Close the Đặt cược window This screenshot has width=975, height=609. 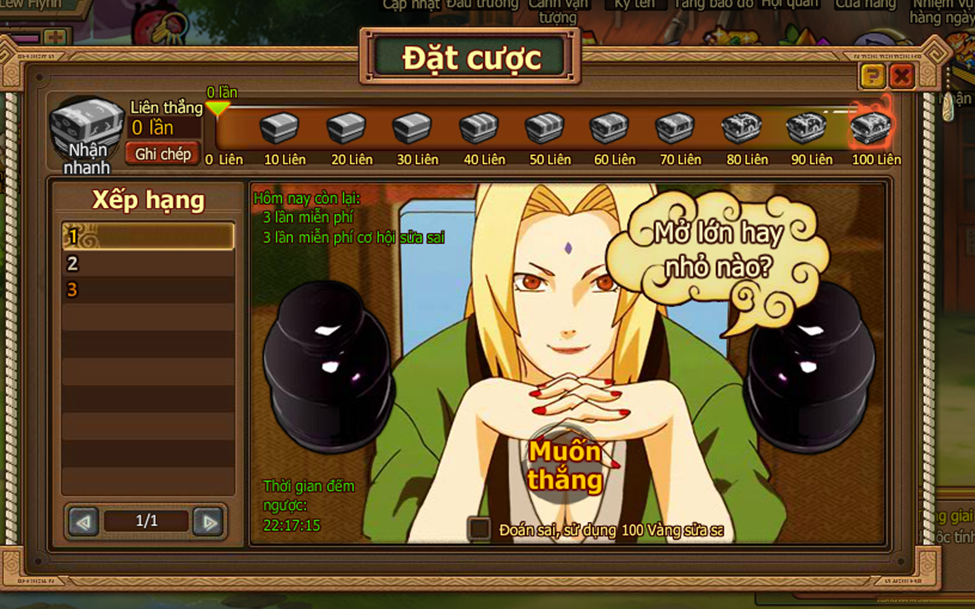coord(902,76)
